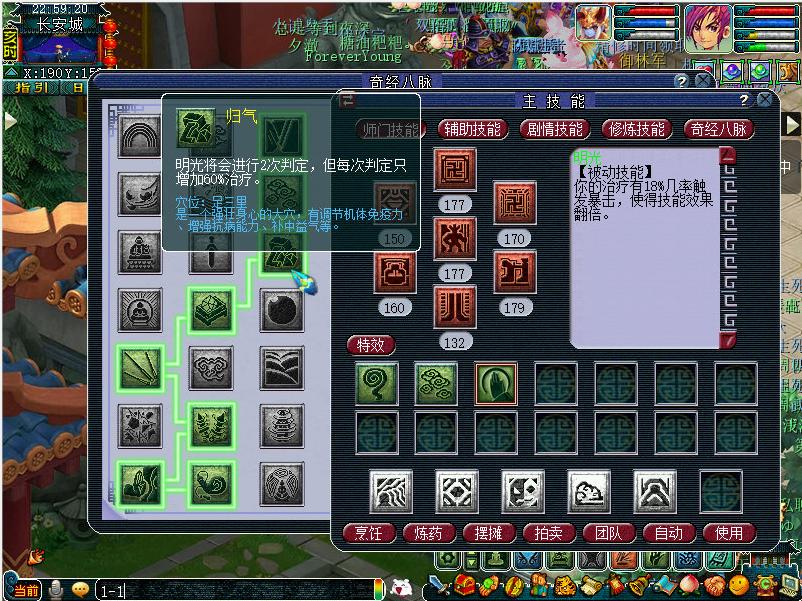Close the 奇经八脉 window

pyautogui.click(x=704, y=81)
